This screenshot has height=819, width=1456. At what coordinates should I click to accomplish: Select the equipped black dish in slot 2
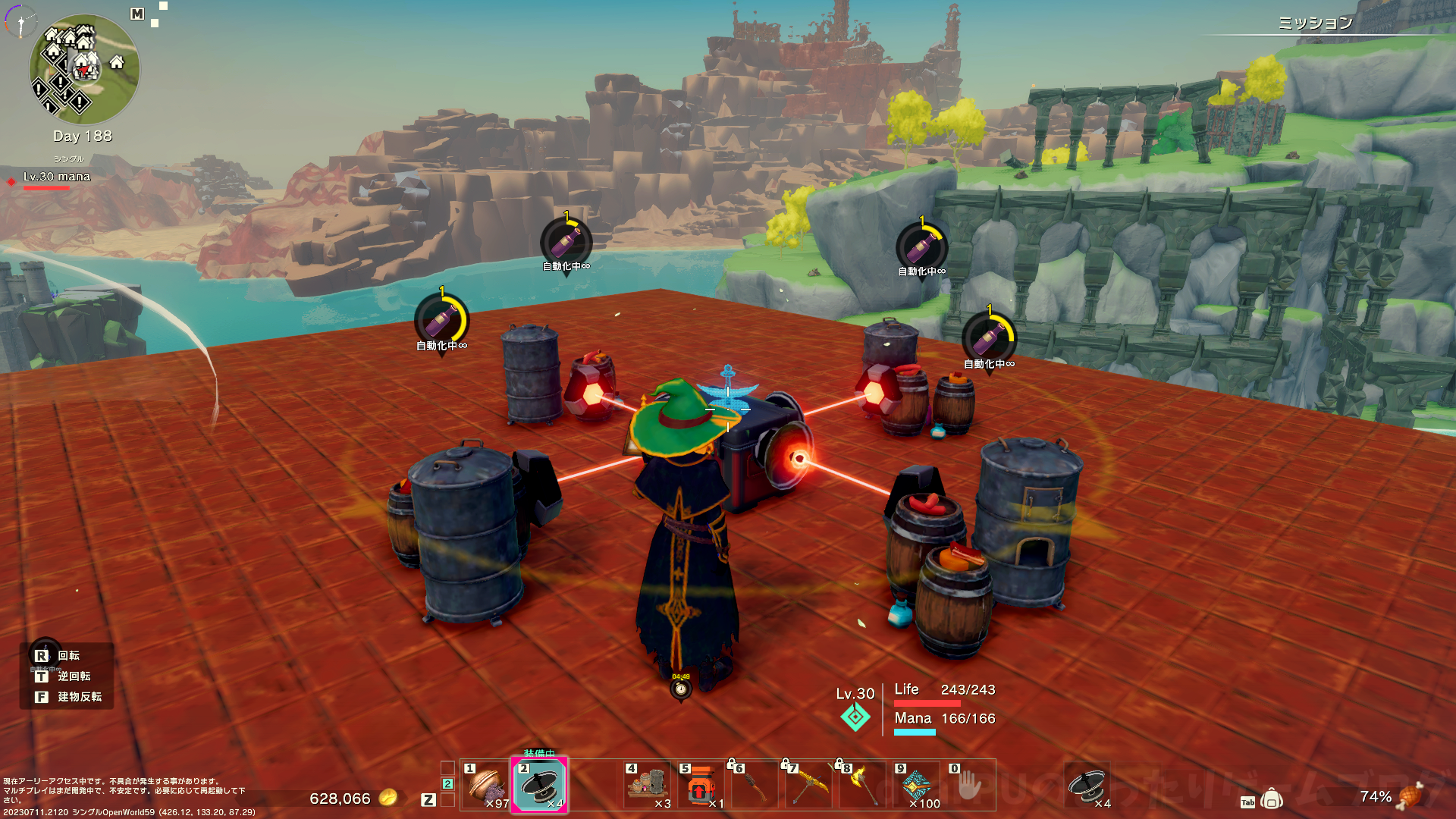pos(539,786)
